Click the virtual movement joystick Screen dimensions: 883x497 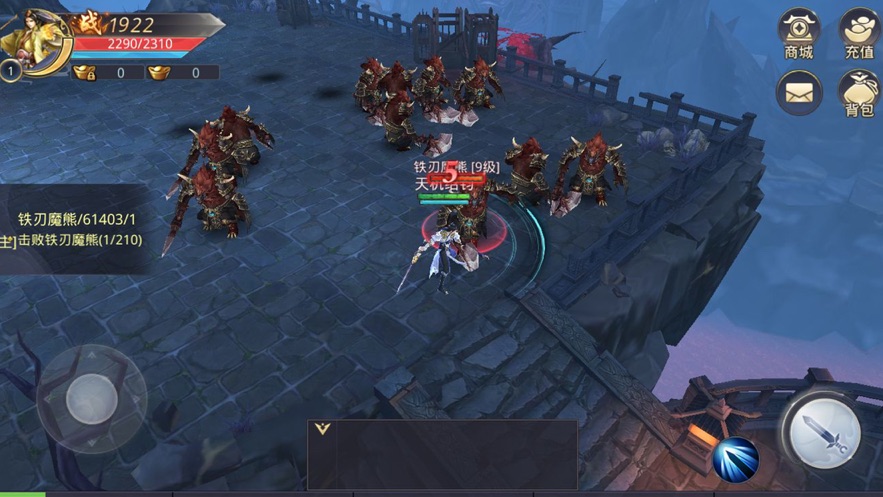pyautogui.click(x=91, y=400)
